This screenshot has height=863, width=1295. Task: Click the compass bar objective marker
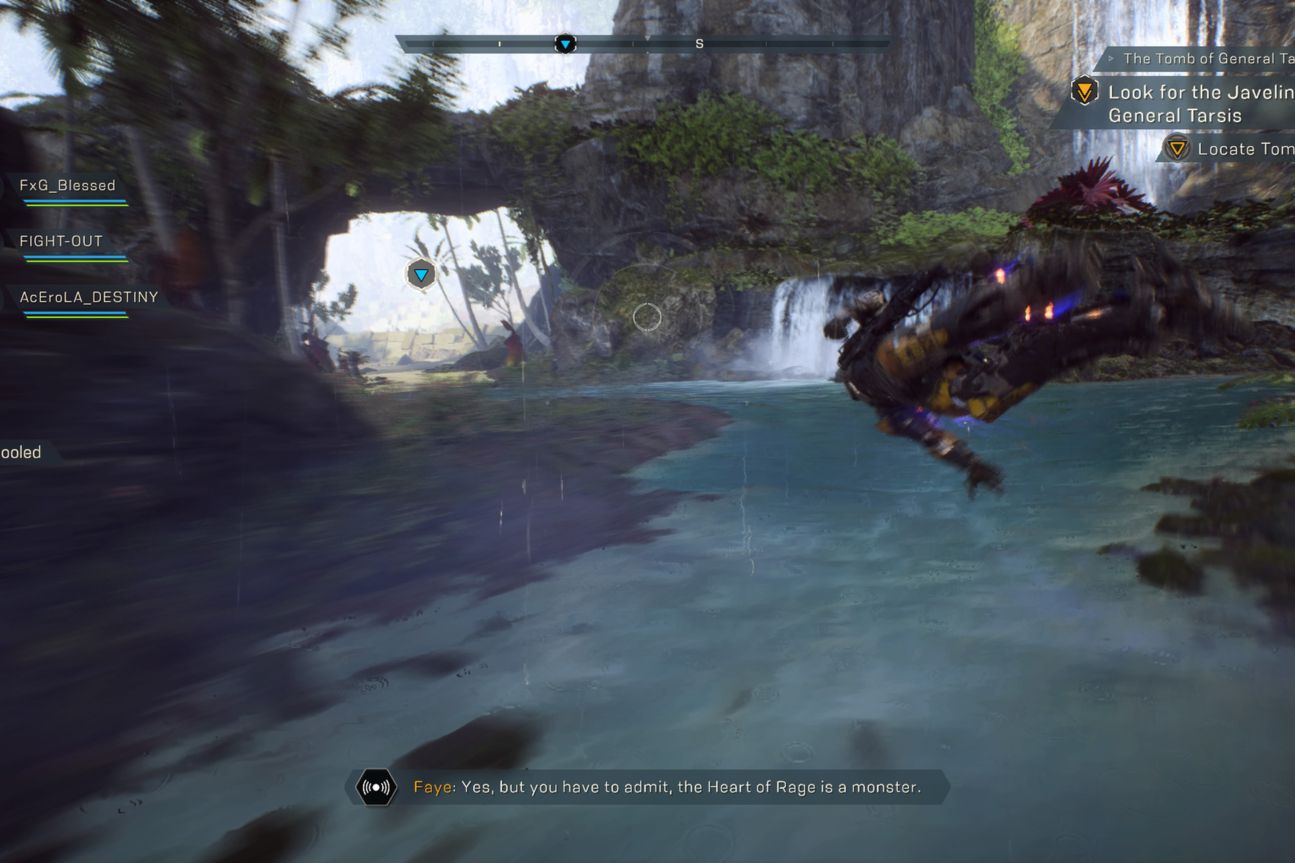(566, 44)
